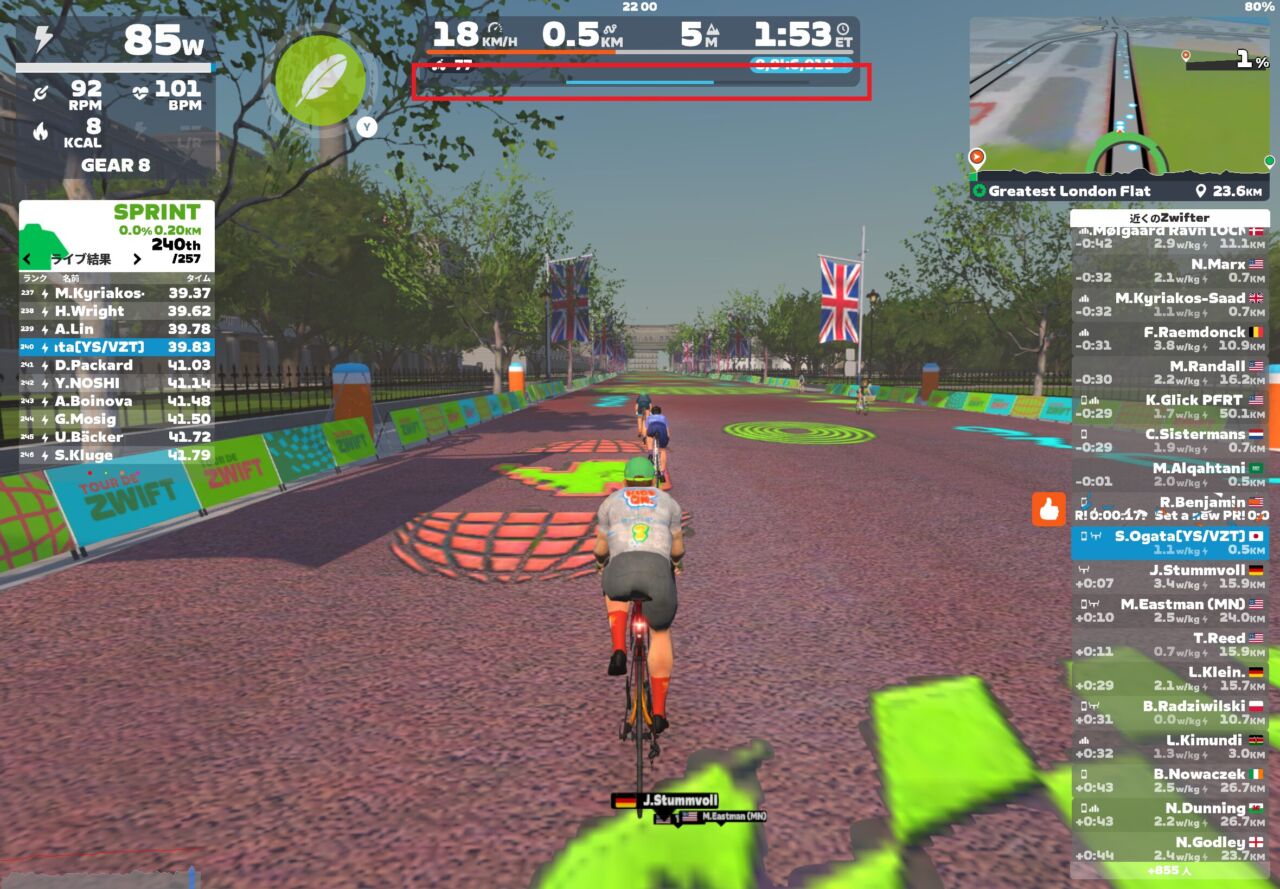The image size is (1280, 889).
Task: Choose N.Marx in the nearby Zwifters list
Action: (1170, 271)
